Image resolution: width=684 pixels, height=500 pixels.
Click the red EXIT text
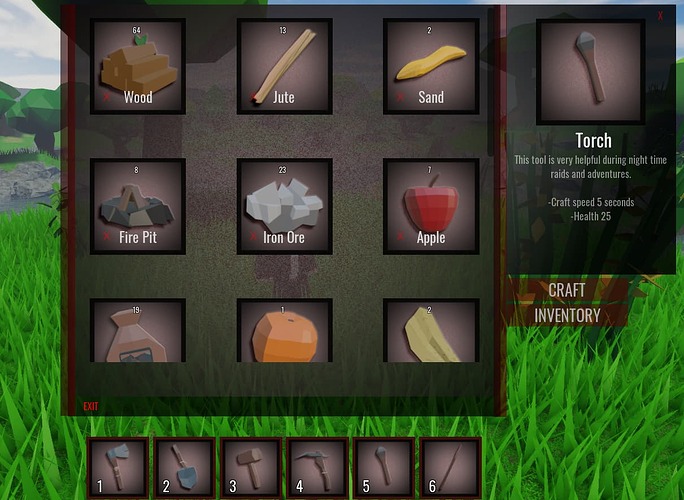click(91, 406)
